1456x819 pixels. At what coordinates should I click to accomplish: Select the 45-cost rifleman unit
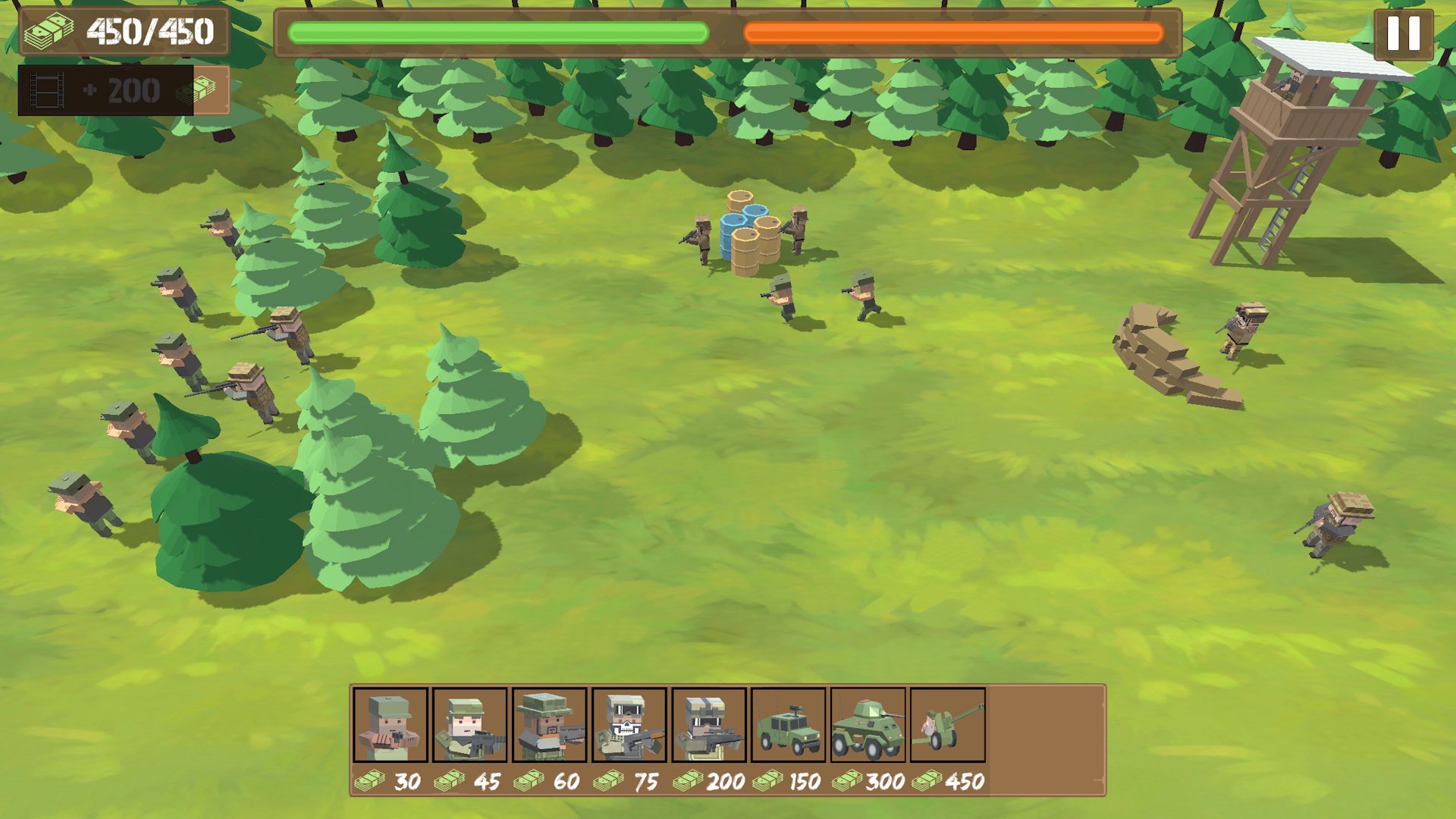click(x=470, y=725)
